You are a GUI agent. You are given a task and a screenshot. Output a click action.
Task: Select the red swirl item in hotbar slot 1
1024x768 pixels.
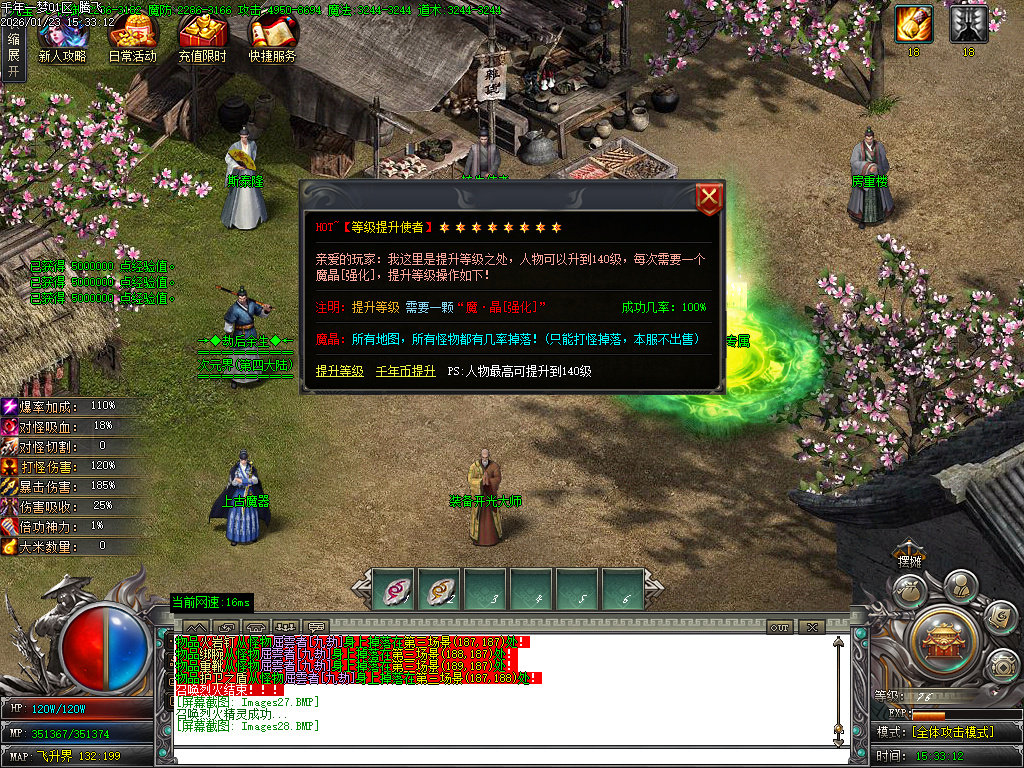point(395,590)
